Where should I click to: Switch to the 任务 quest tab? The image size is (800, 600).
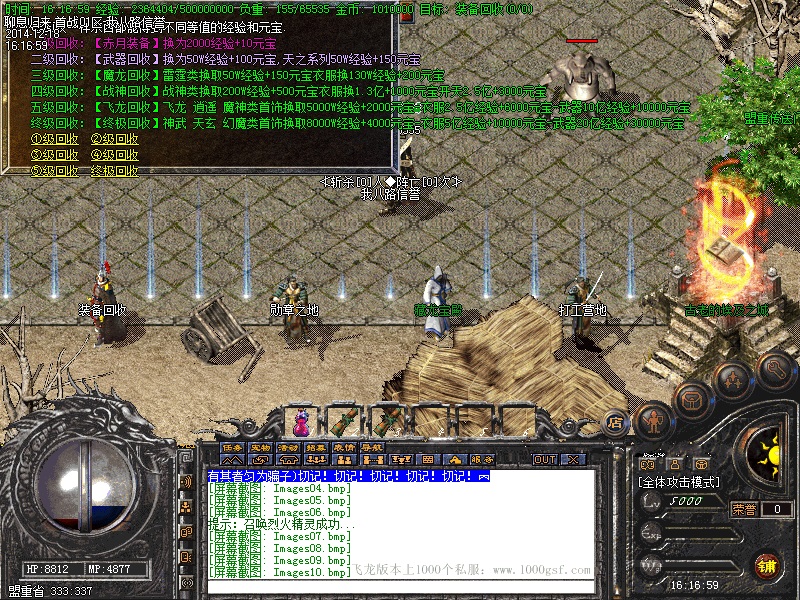[x=232, y=447]
